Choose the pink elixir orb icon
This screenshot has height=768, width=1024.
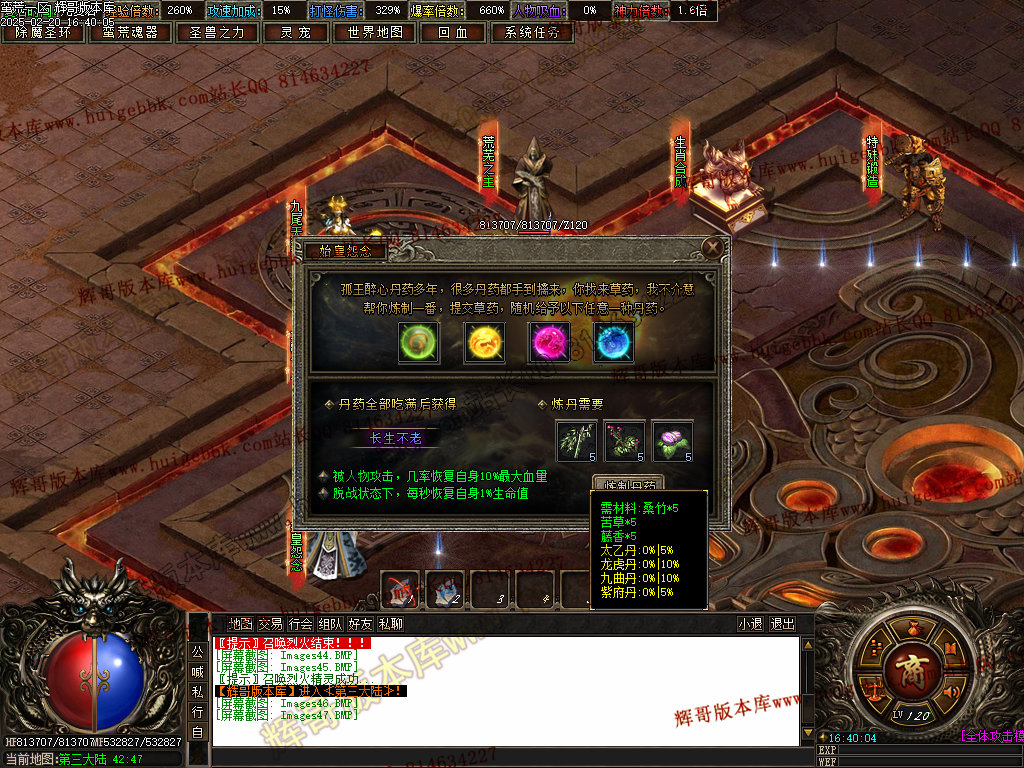549,342
